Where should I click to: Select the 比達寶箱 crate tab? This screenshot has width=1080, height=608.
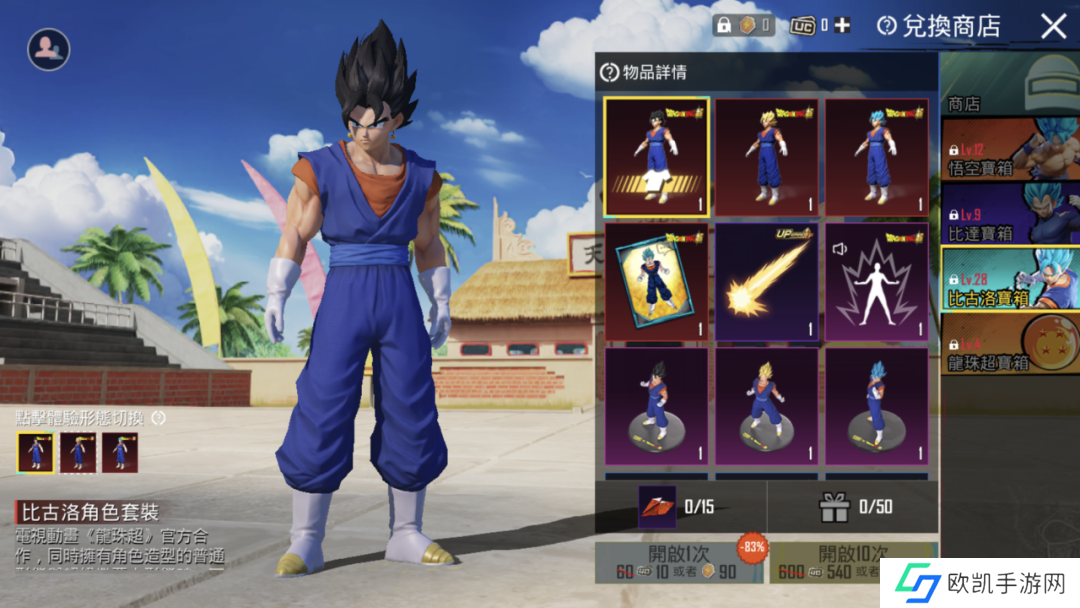(1010, 213)
